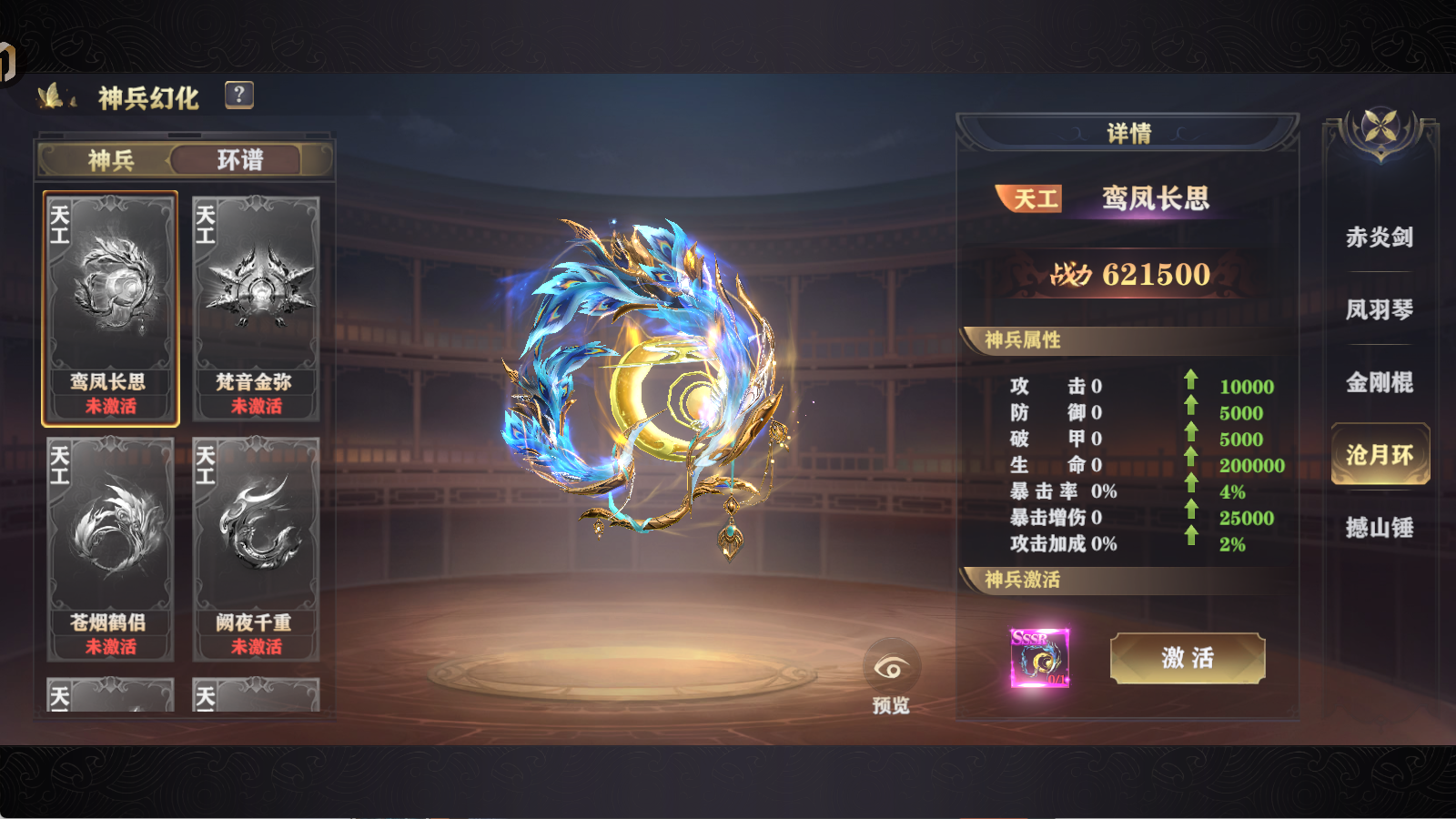Open the help question mark icon
This screenshot has height=819, width=1456.
238,95
